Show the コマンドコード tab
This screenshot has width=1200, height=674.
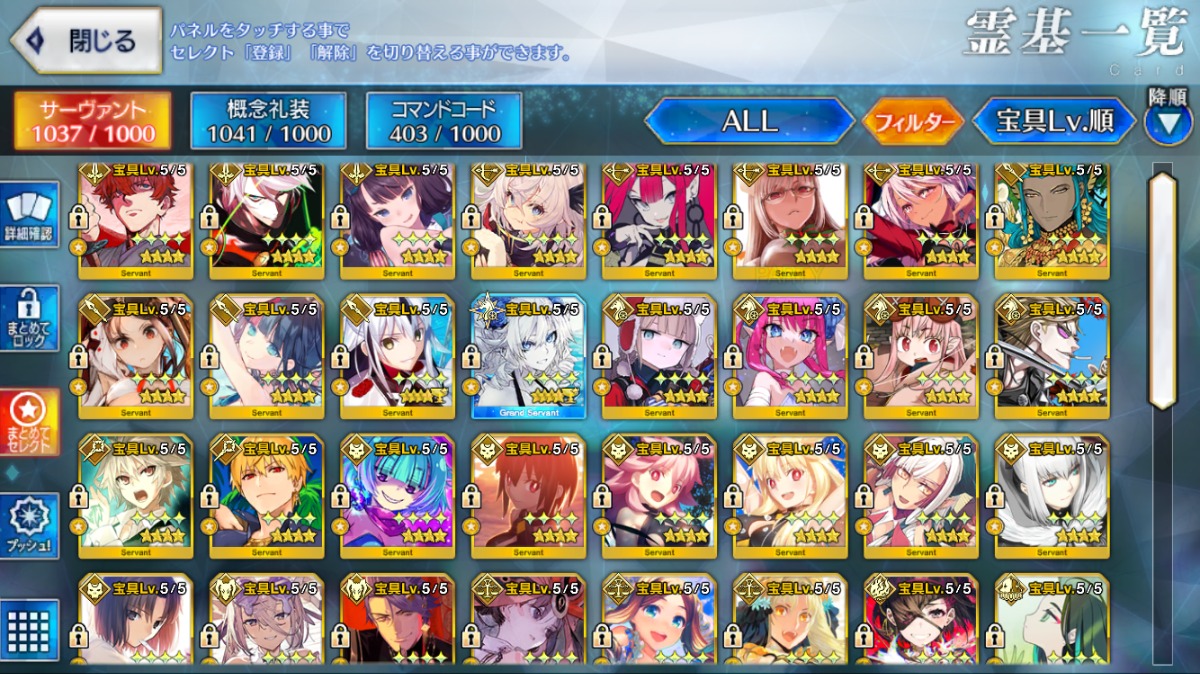(x=444, y=121)
